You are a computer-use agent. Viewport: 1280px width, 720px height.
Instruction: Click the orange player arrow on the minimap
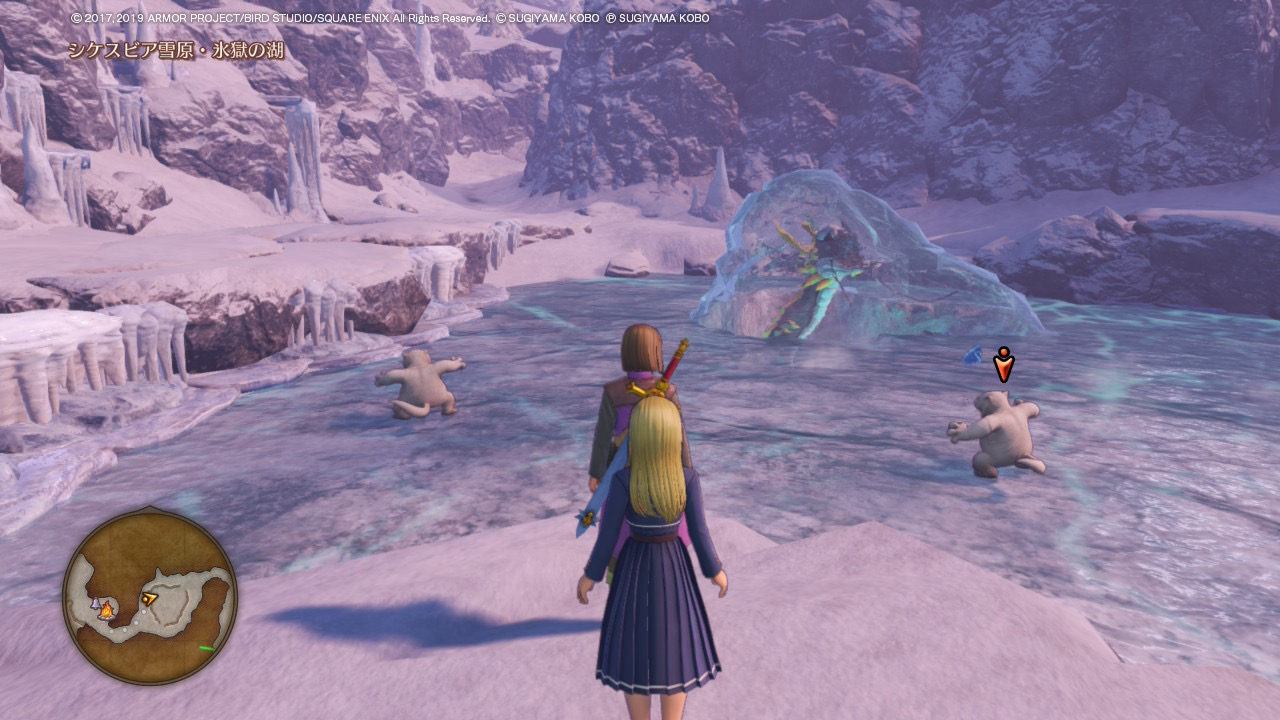click(149, 599)
